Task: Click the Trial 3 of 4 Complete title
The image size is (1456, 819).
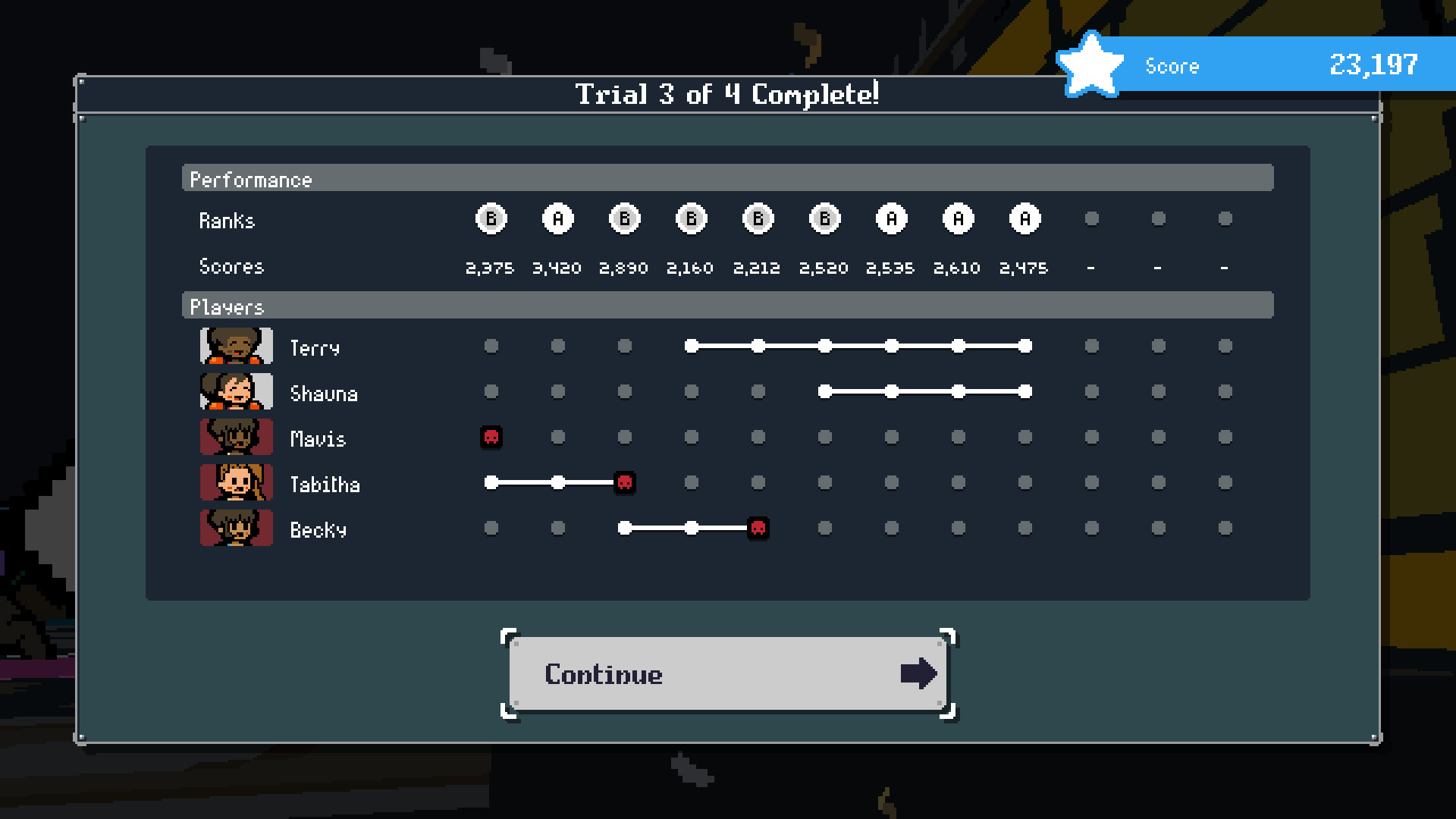Action: [x=727, y=94]
